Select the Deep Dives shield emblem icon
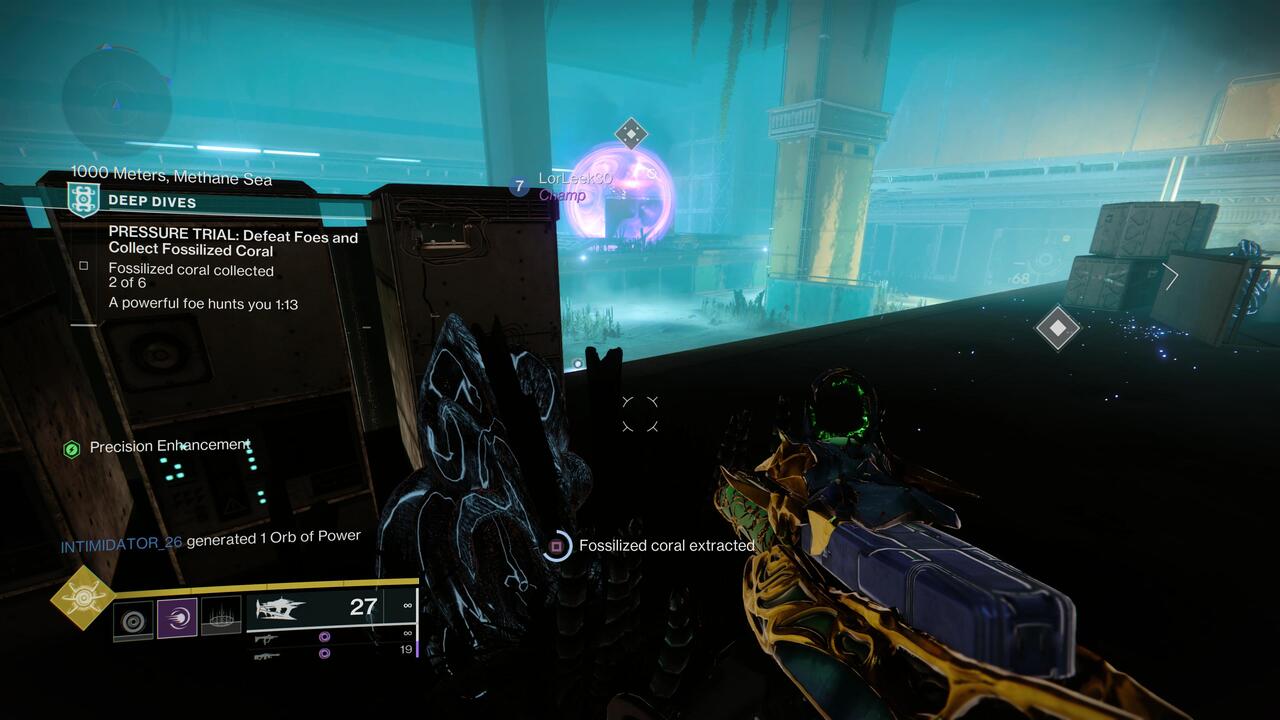The height and width of the screenshot is (720, 1280). [x=85, y=199]
